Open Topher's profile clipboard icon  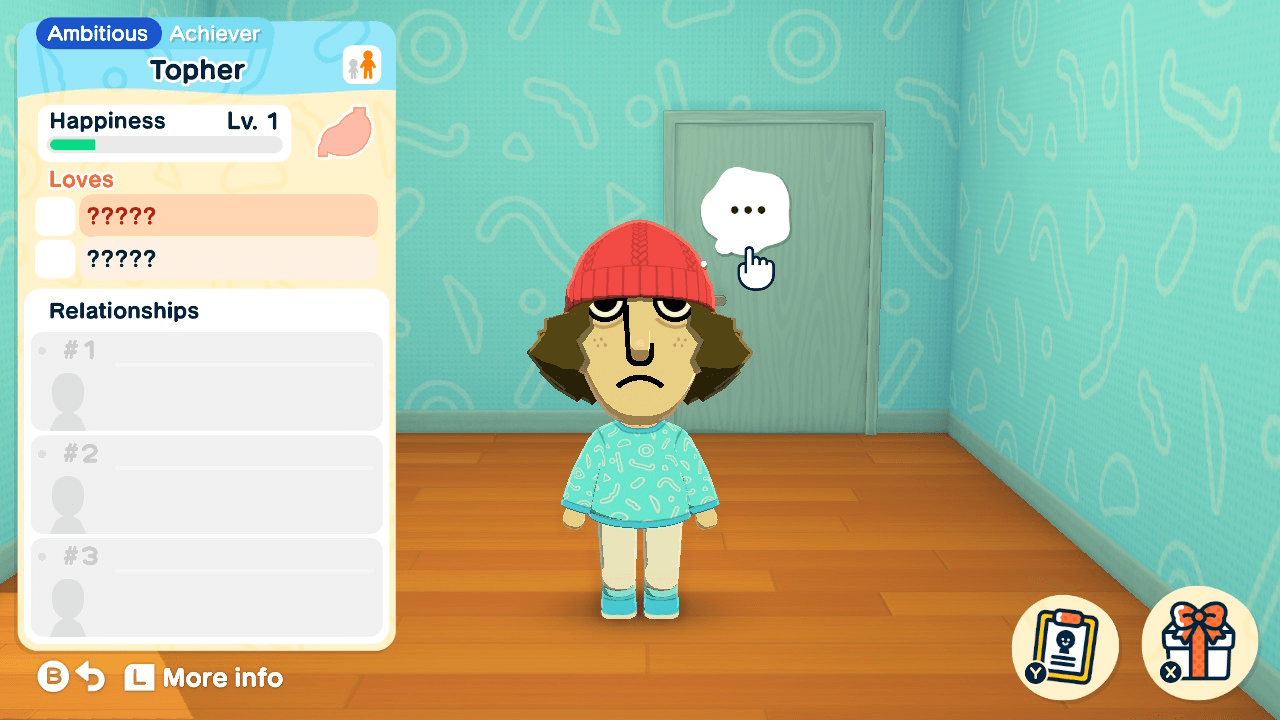click(1064, 645)
